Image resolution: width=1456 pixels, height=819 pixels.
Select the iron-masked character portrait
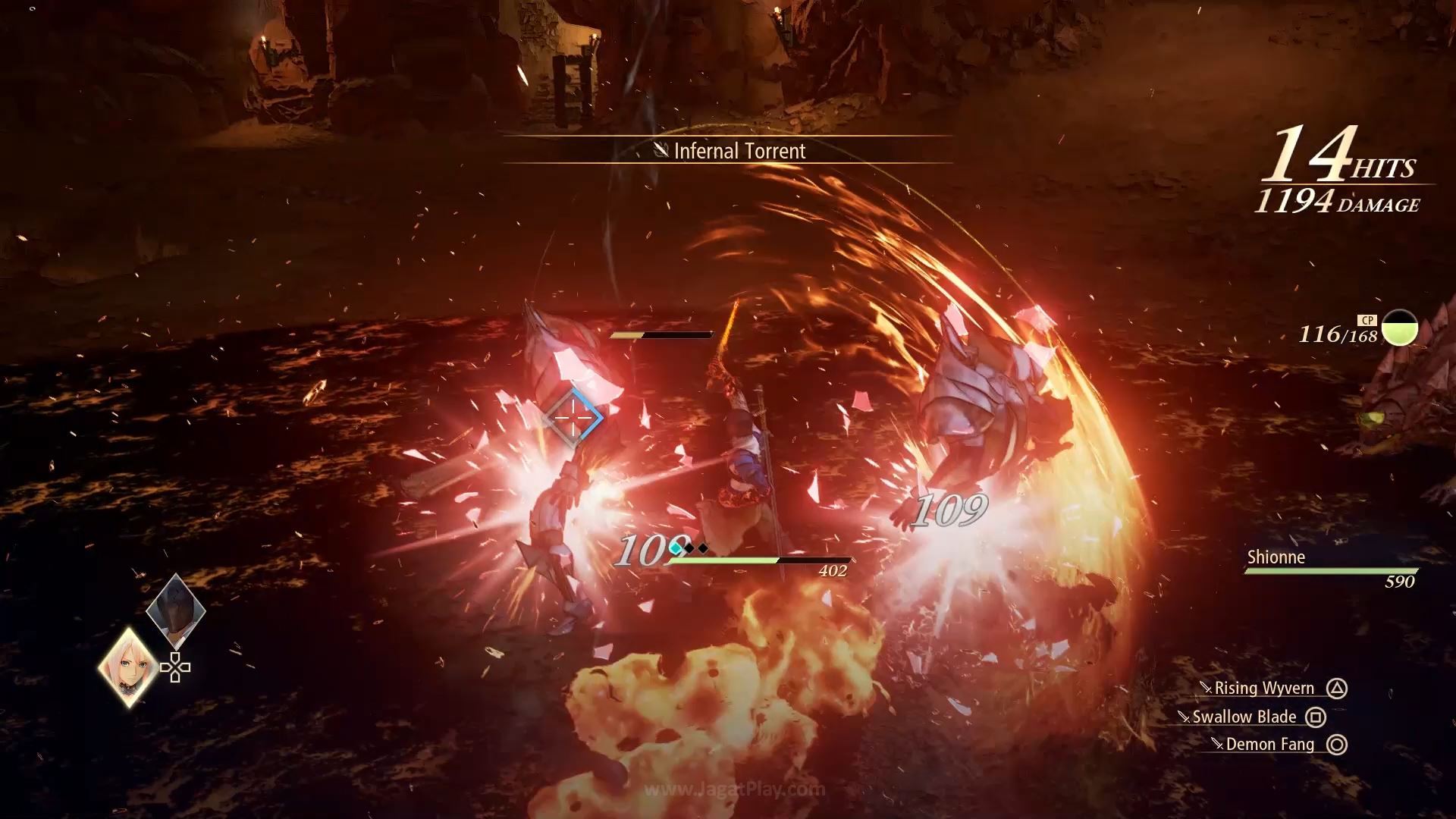tap(175, 609)
